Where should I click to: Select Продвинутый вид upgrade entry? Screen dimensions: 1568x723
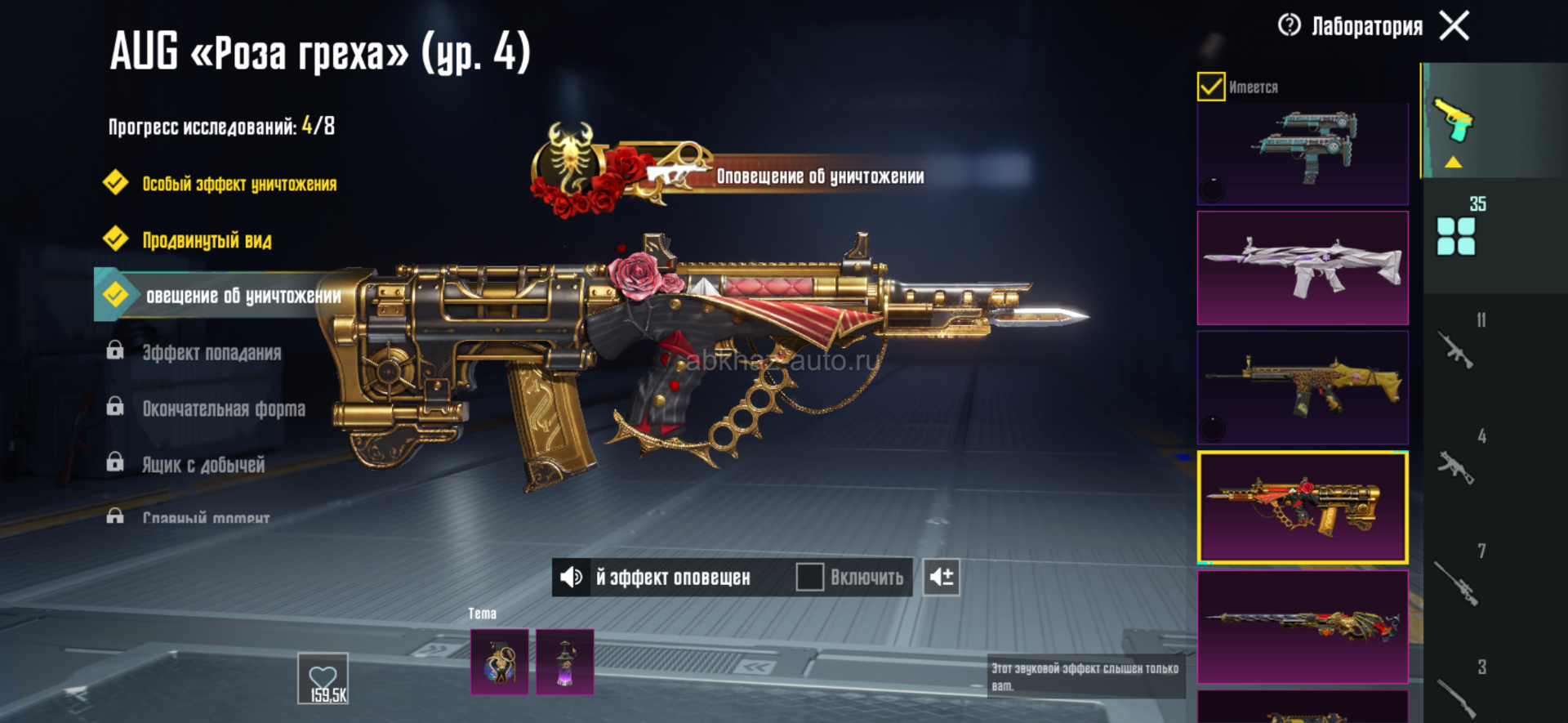click(x=207, y=240)
